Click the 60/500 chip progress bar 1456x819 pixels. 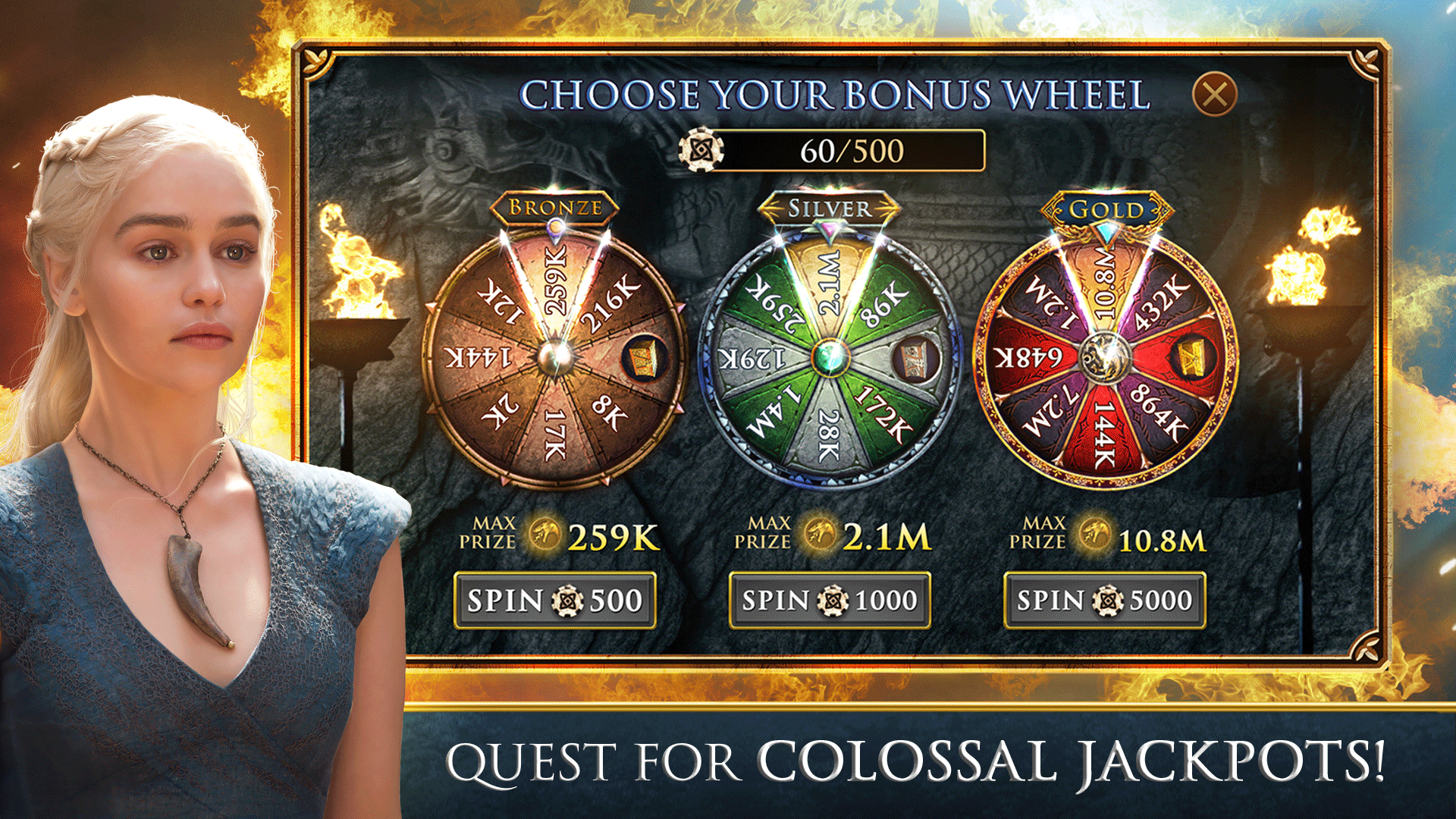click(849, 151)
